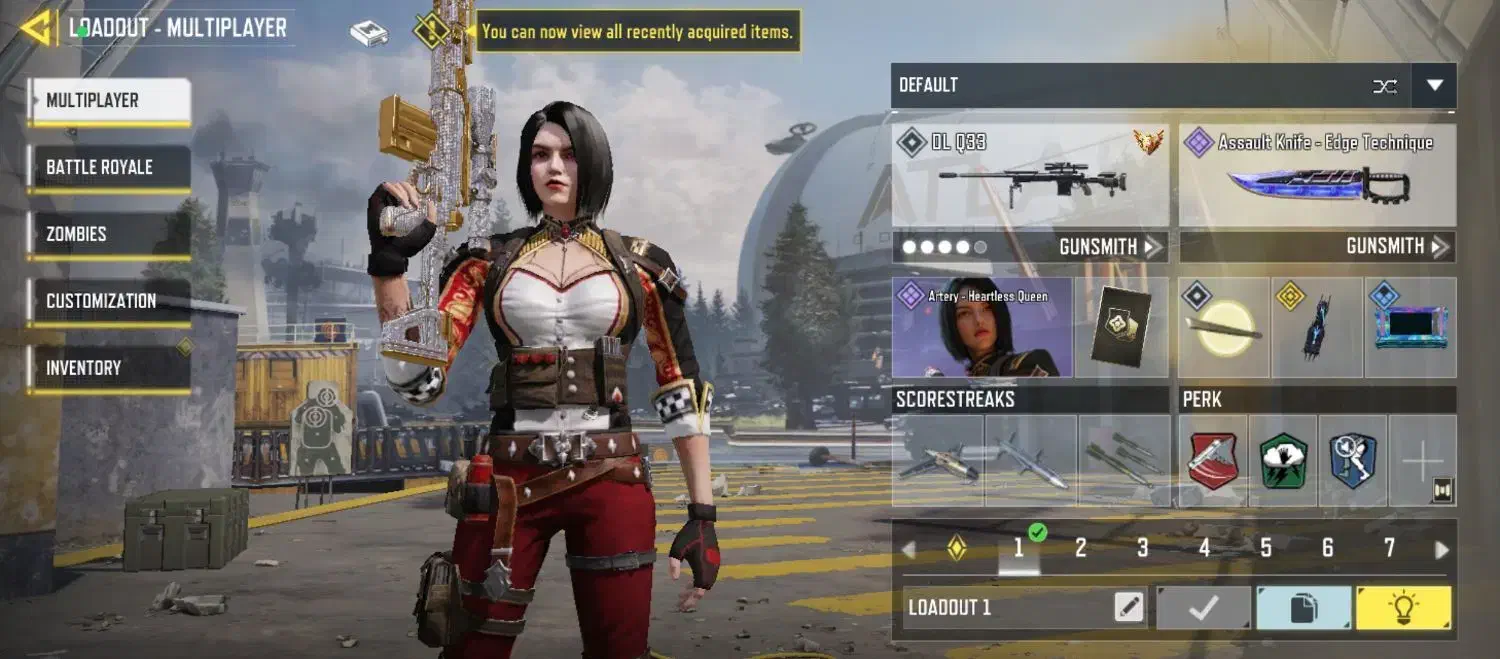This screenshot has width=1500, height=659.
Task: Choose the Assault Knife secondary weapon
Action: (x=1317, y=176)
